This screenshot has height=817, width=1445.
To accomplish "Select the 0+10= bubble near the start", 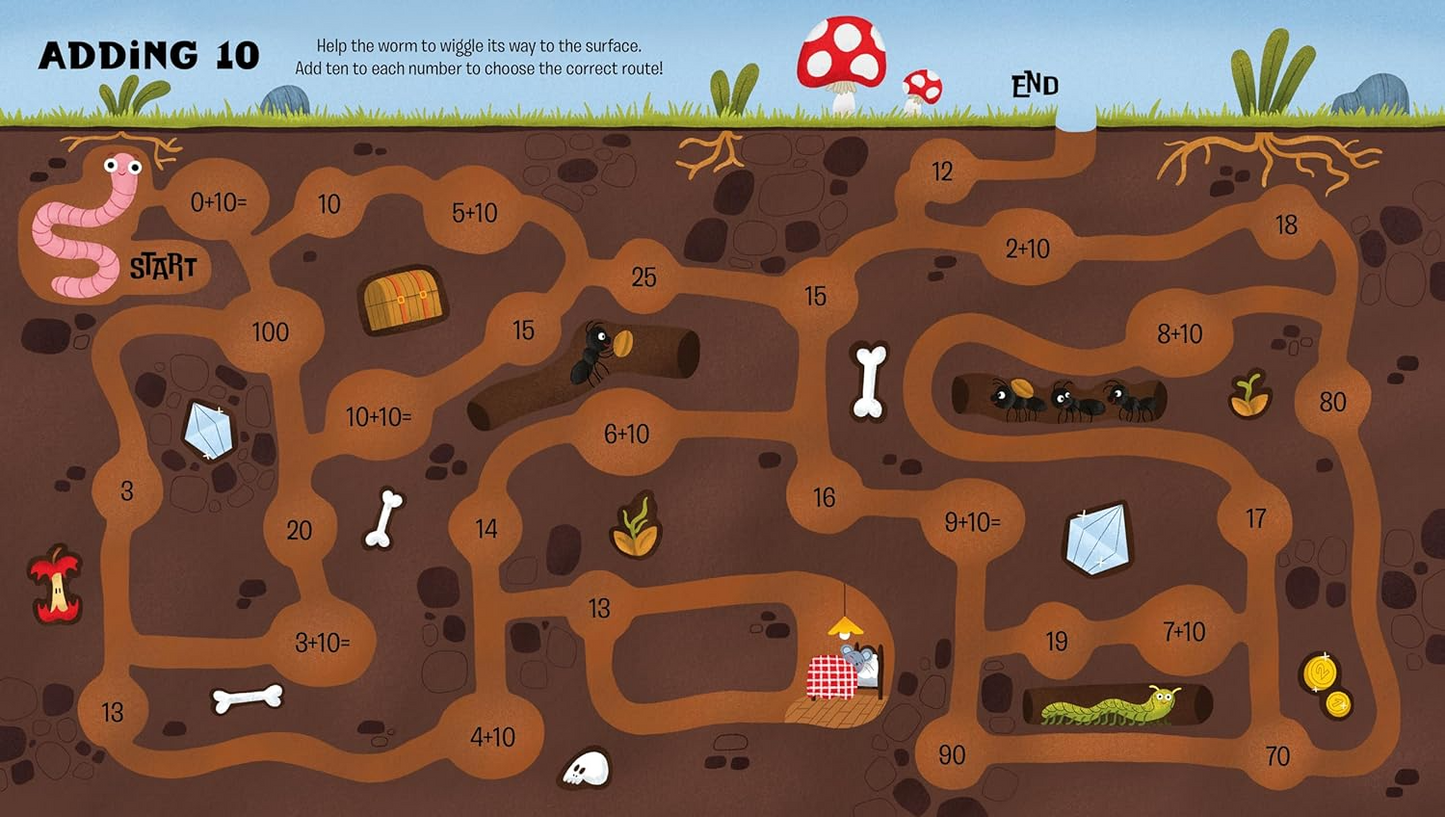I will pyautogui.click(x=218, y=202).
